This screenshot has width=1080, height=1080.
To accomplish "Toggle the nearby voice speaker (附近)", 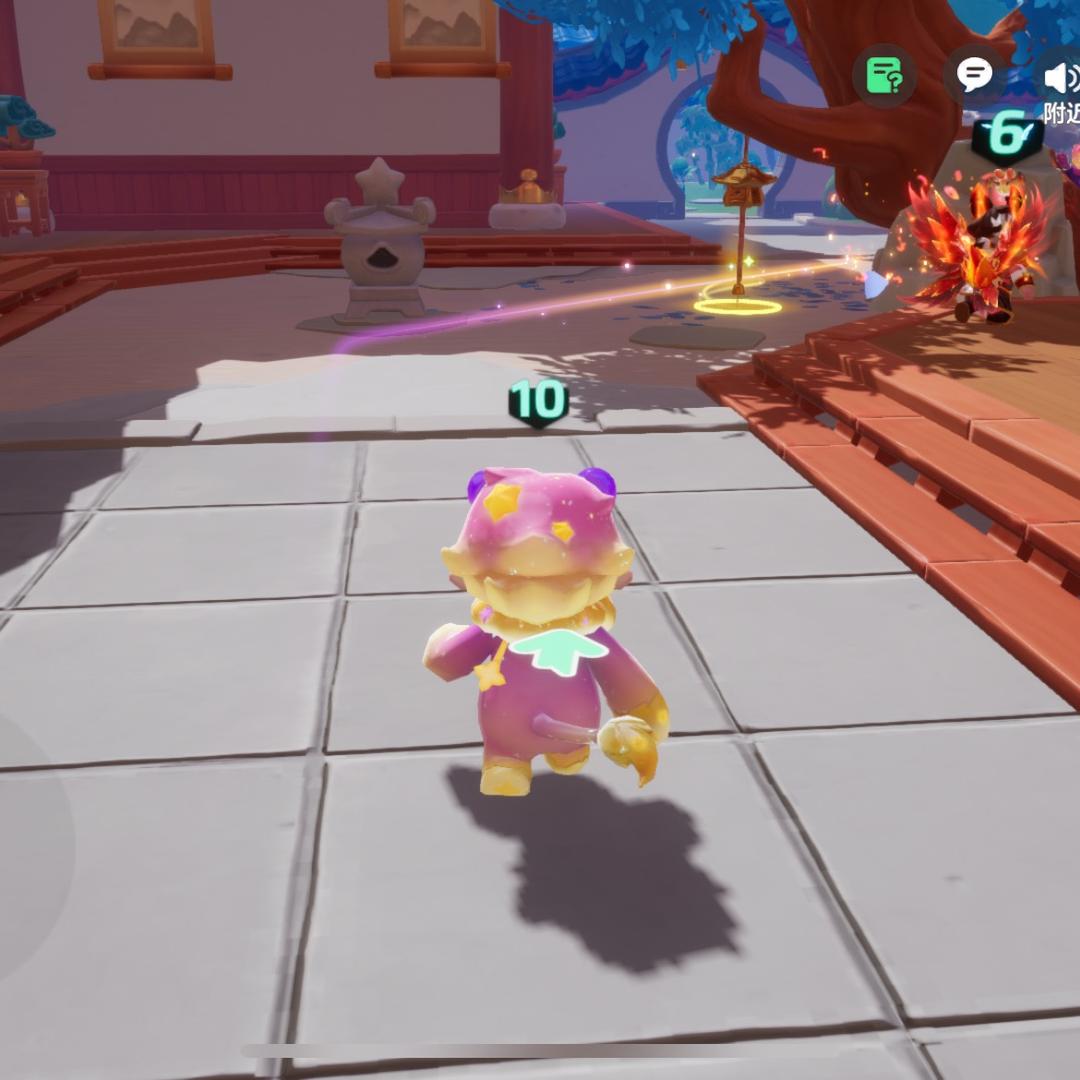I will point(1058,78).
